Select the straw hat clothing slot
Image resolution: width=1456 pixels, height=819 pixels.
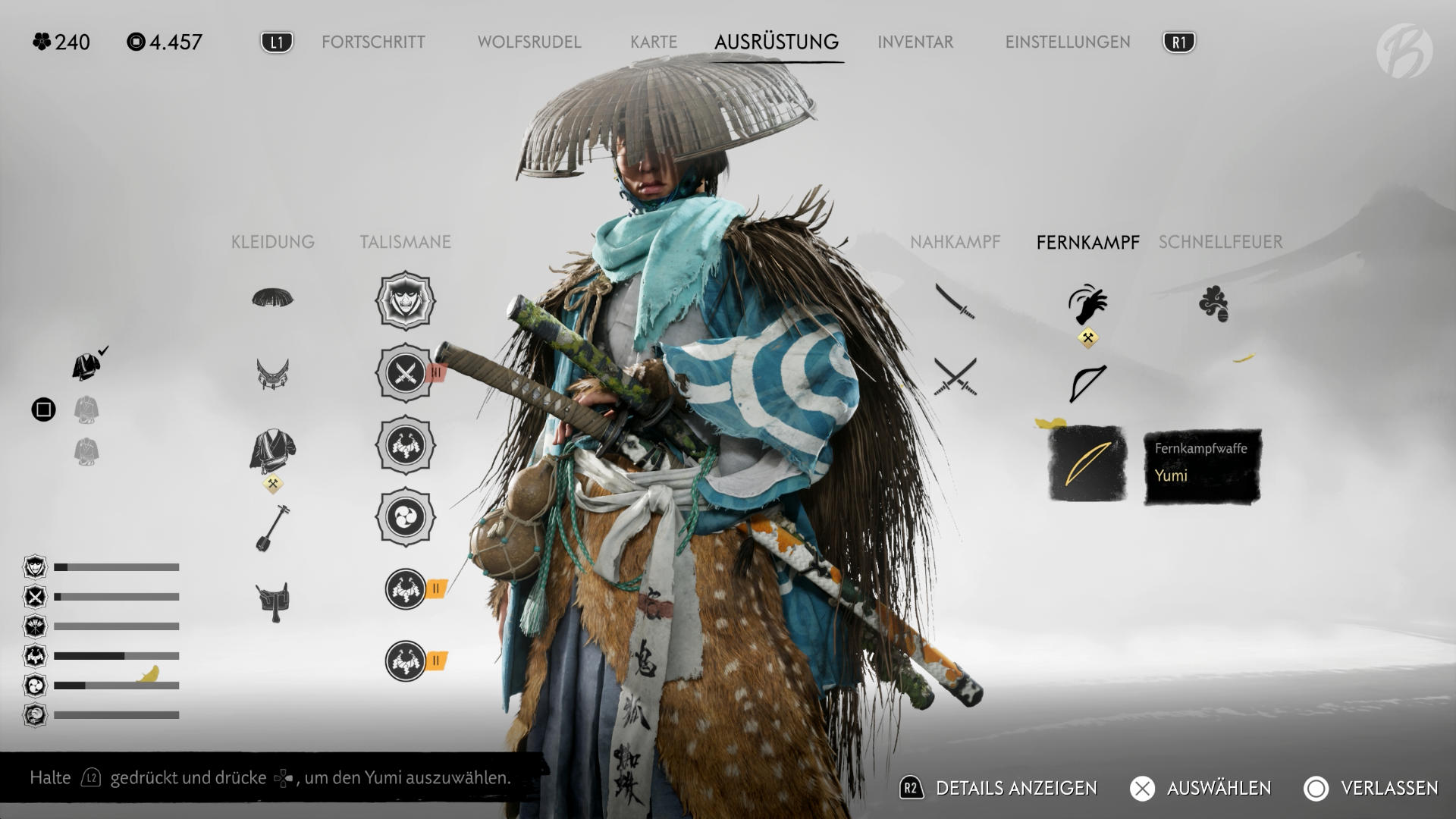click(272, 298)
